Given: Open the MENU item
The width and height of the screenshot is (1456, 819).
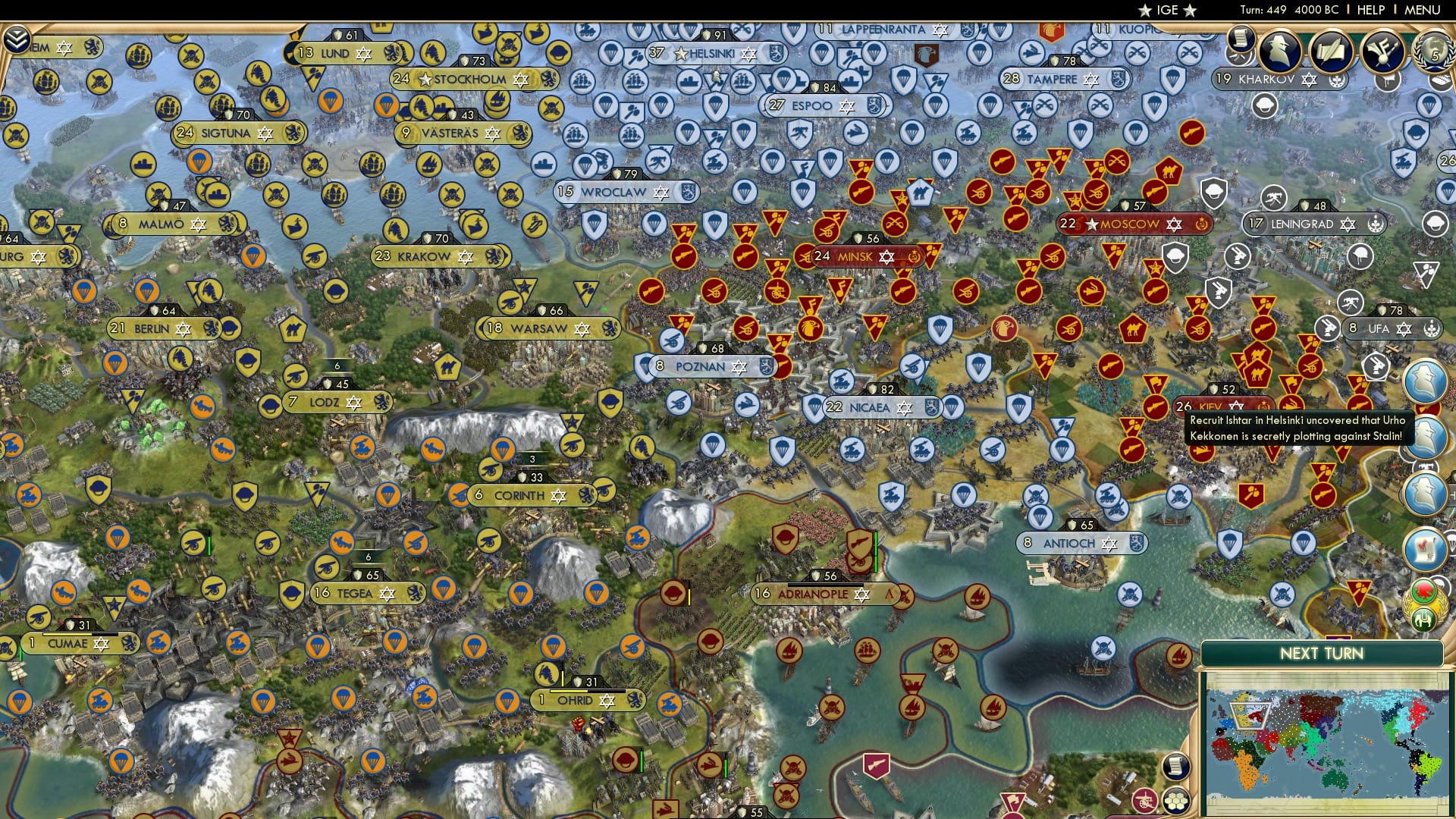Looking at the screenshot, I should click(1421, 10).
